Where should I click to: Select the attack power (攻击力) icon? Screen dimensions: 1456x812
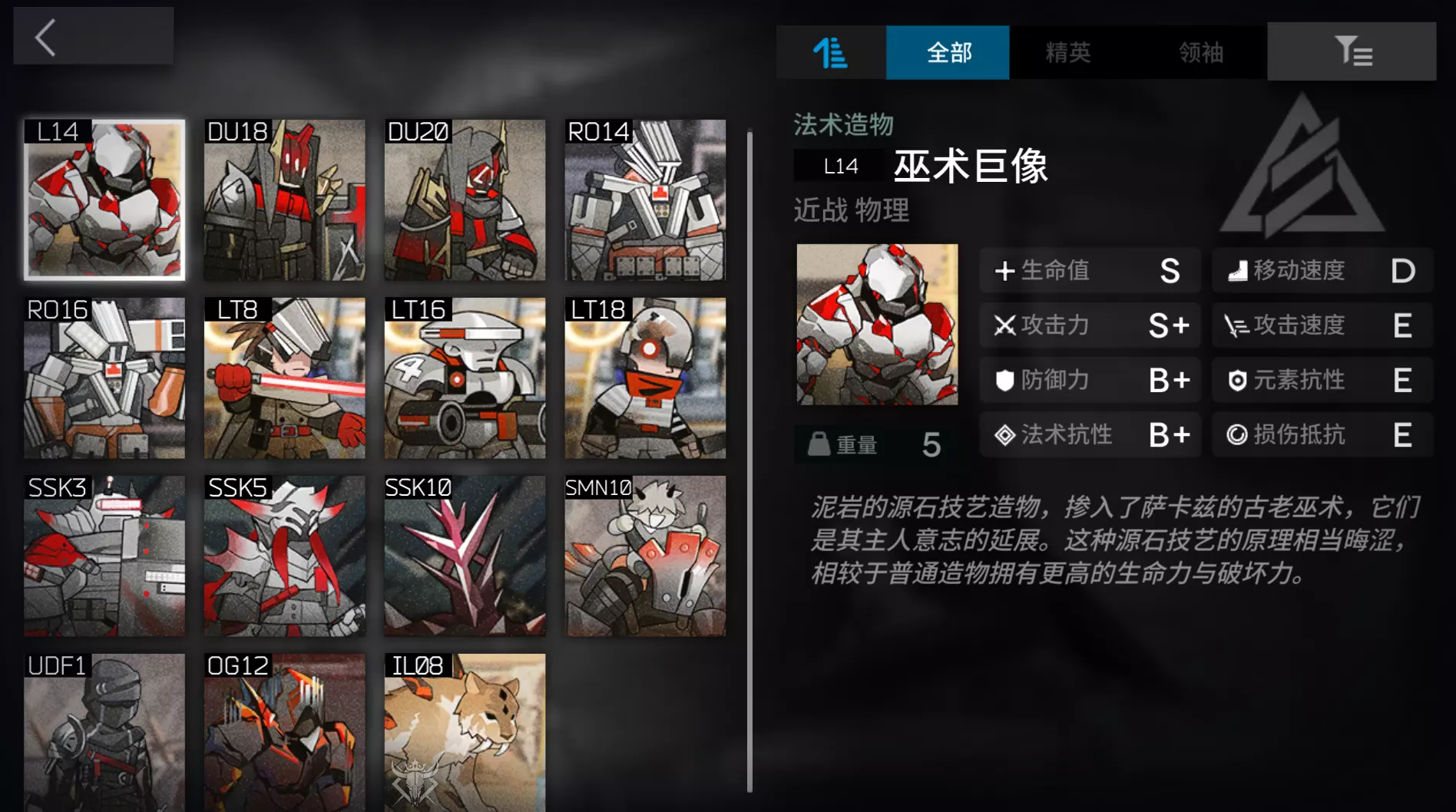[1004, 325]
